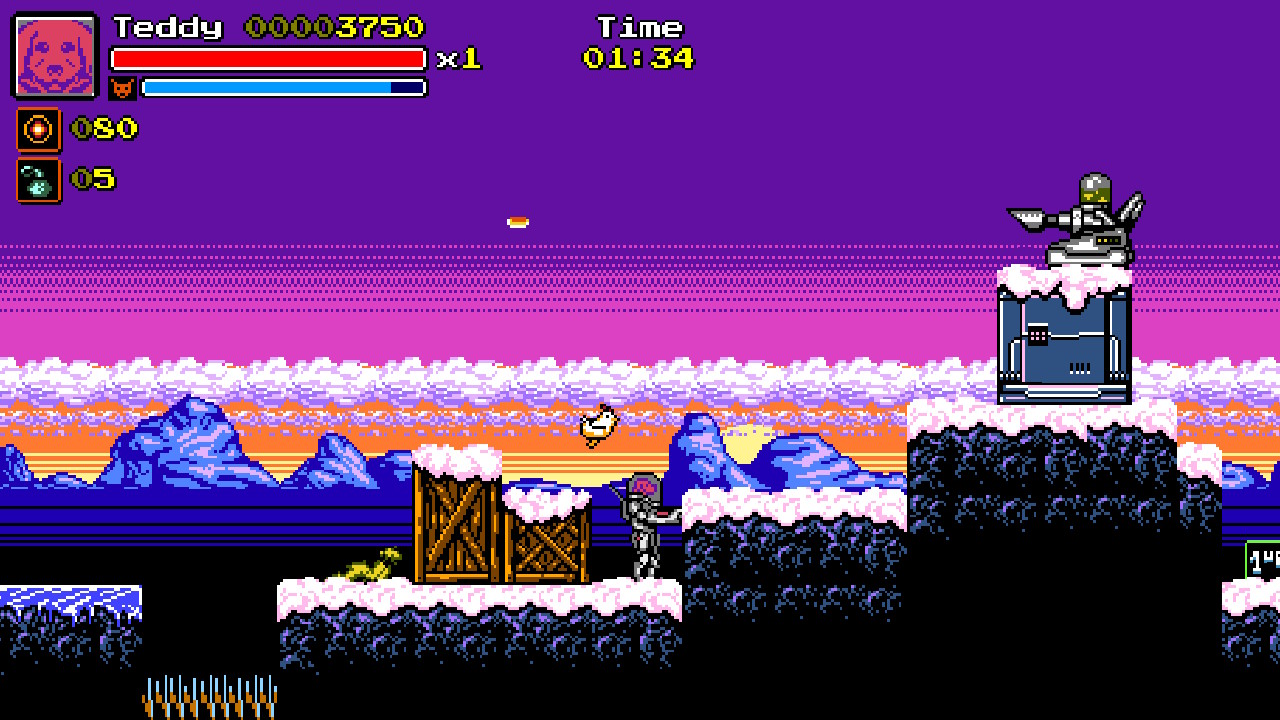Click the ammo count 05
The image size is (1280, 720).
tap(92, 181)
